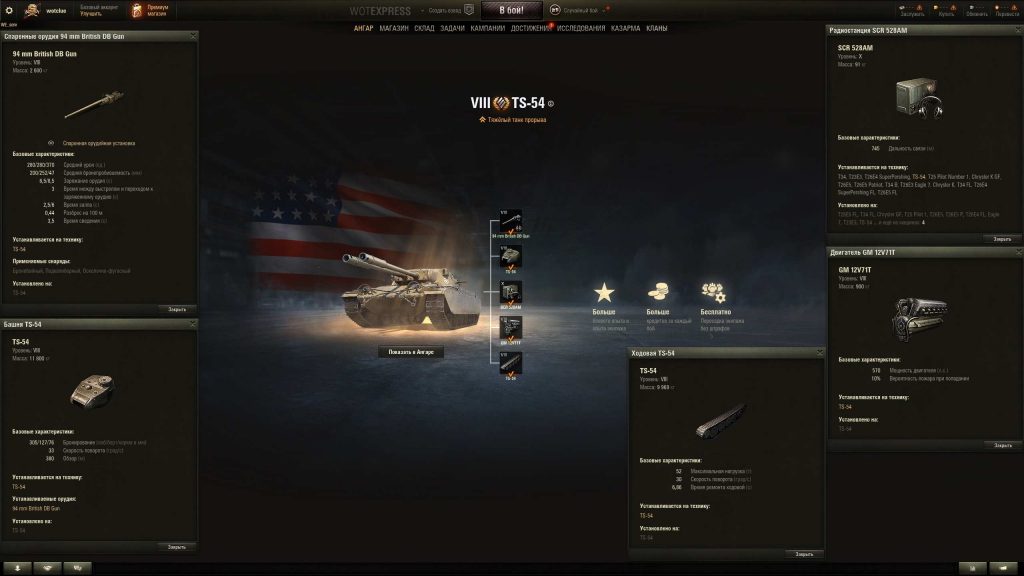
Task: Close the Ходовая TS-54 suspension panel
Action: click(804, 553)
